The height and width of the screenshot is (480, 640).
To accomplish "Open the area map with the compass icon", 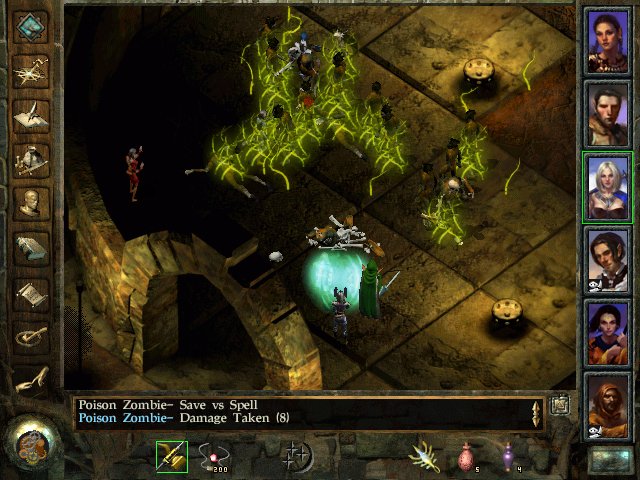I will tap(33, 69).
